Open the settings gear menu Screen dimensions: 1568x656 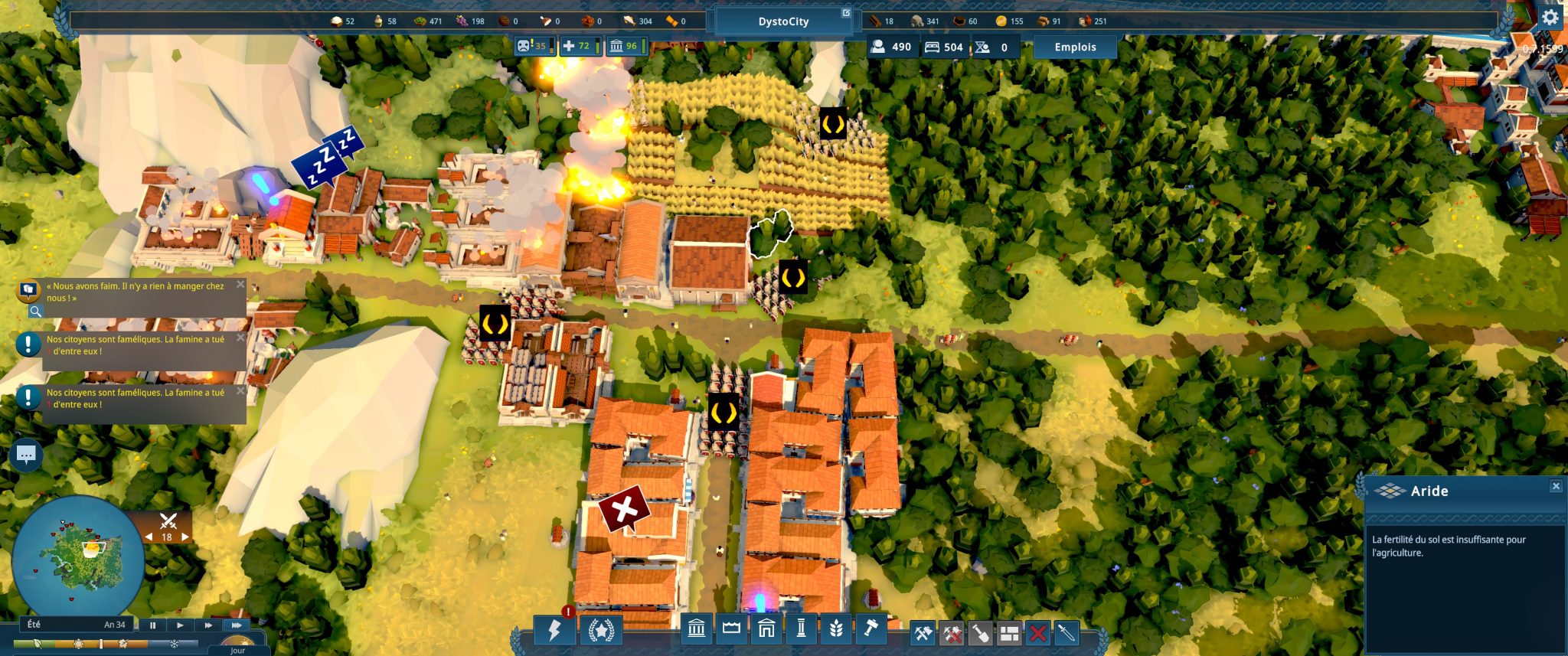tap(1550, 18)
